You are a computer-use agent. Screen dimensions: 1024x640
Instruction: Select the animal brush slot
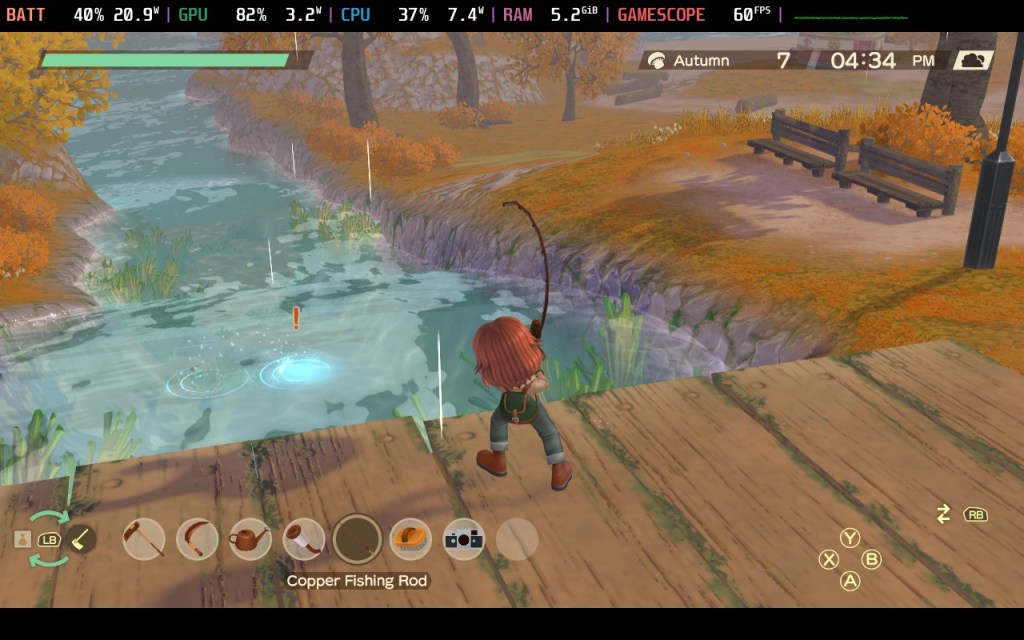(410, 539)
